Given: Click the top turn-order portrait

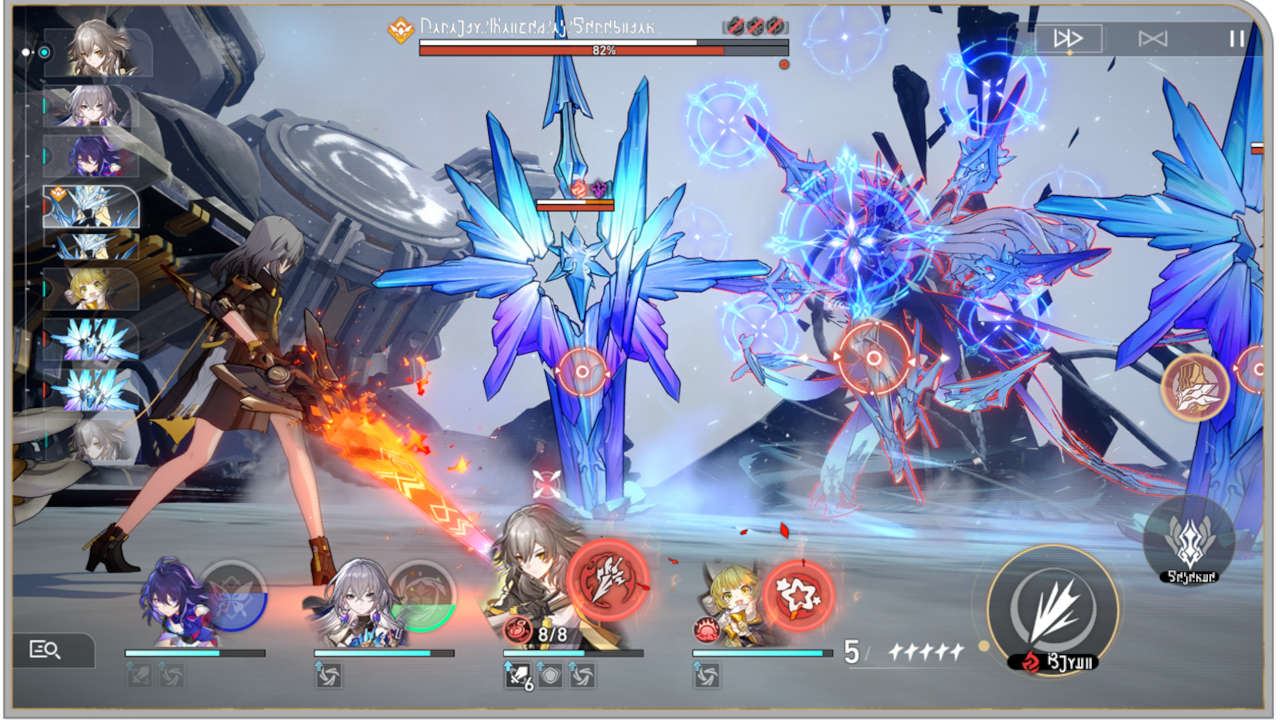Looking at the screenshot, I should [96, 53].
